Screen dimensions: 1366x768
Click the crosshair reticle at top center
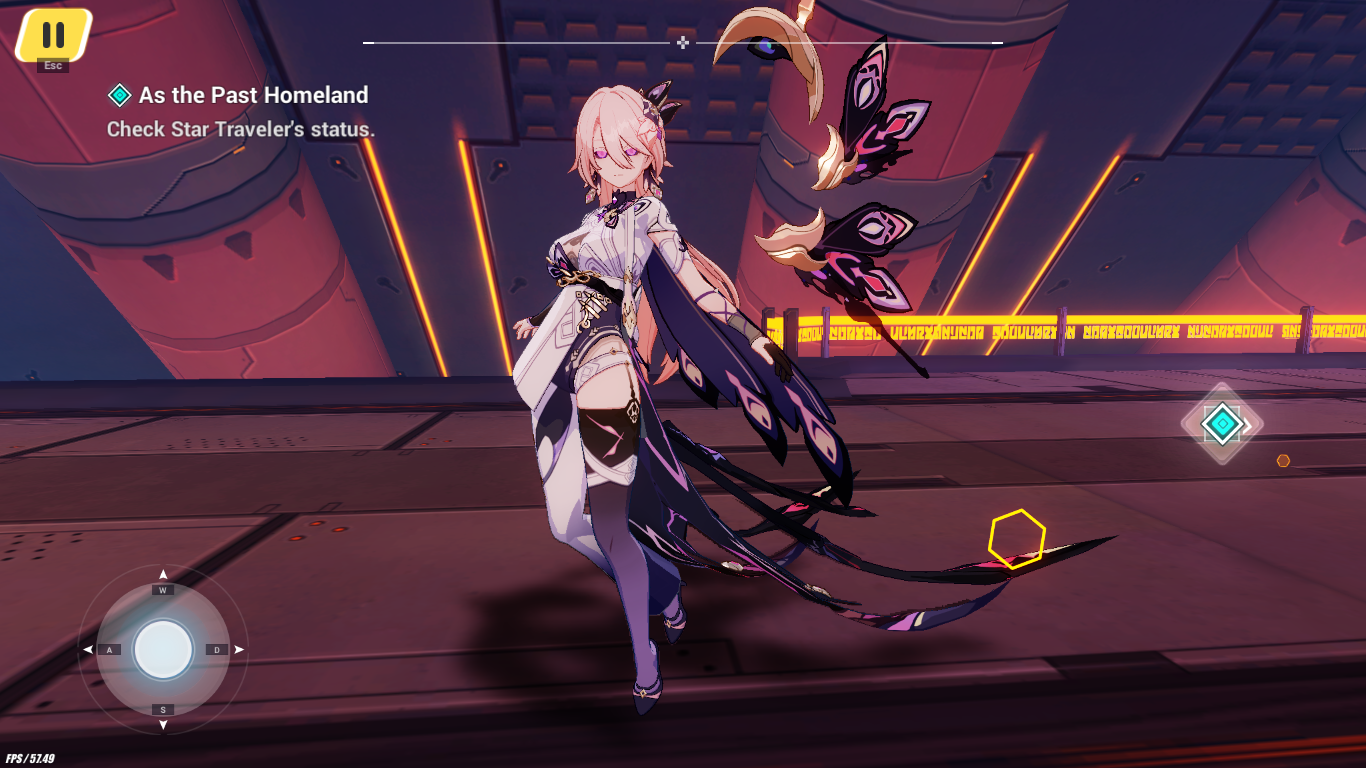click(x=683, y=42)
